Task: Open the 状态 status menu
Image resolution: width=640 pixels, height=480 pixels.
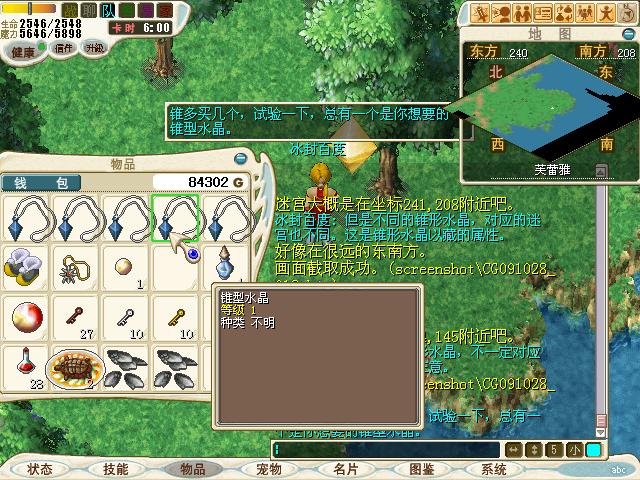Action: pos(40,468)
